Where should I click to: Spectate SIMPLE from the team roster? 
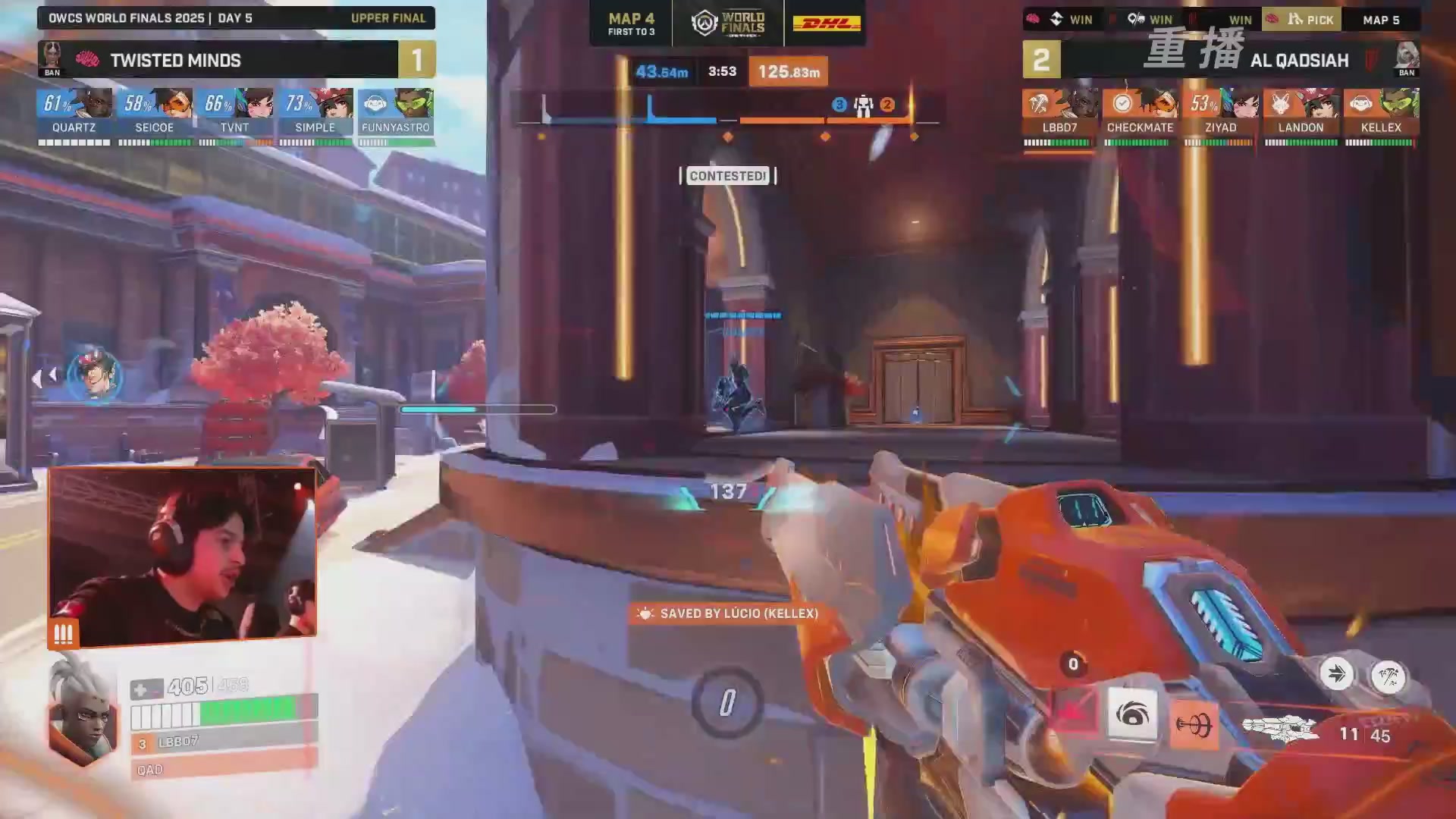[315, 114]
